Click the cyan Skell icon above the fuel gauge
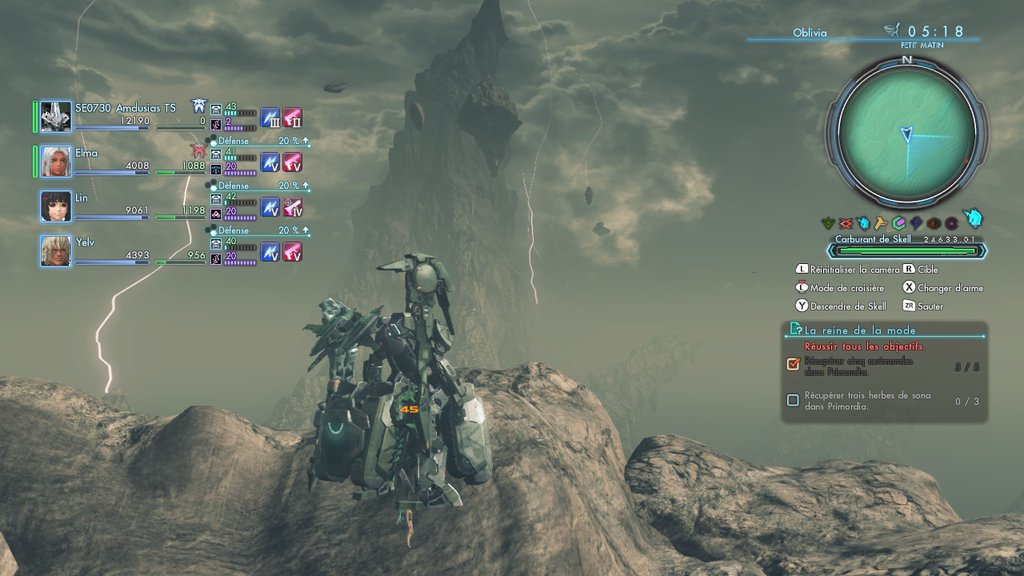The height and width of the screenshot is (576, 1024). coord(972,219)
